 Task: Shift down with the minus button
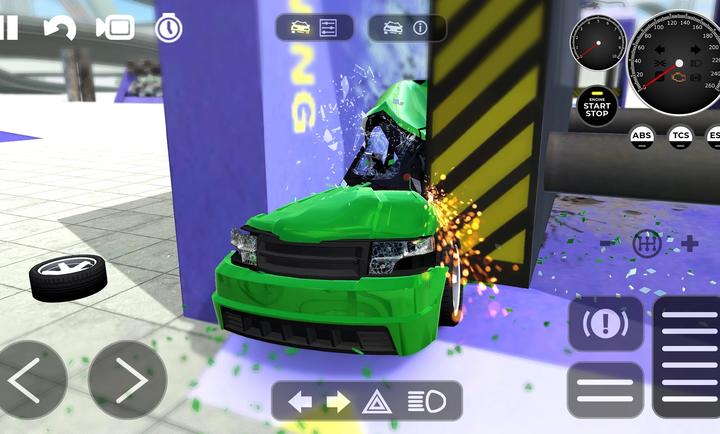[x=607, y=243]
